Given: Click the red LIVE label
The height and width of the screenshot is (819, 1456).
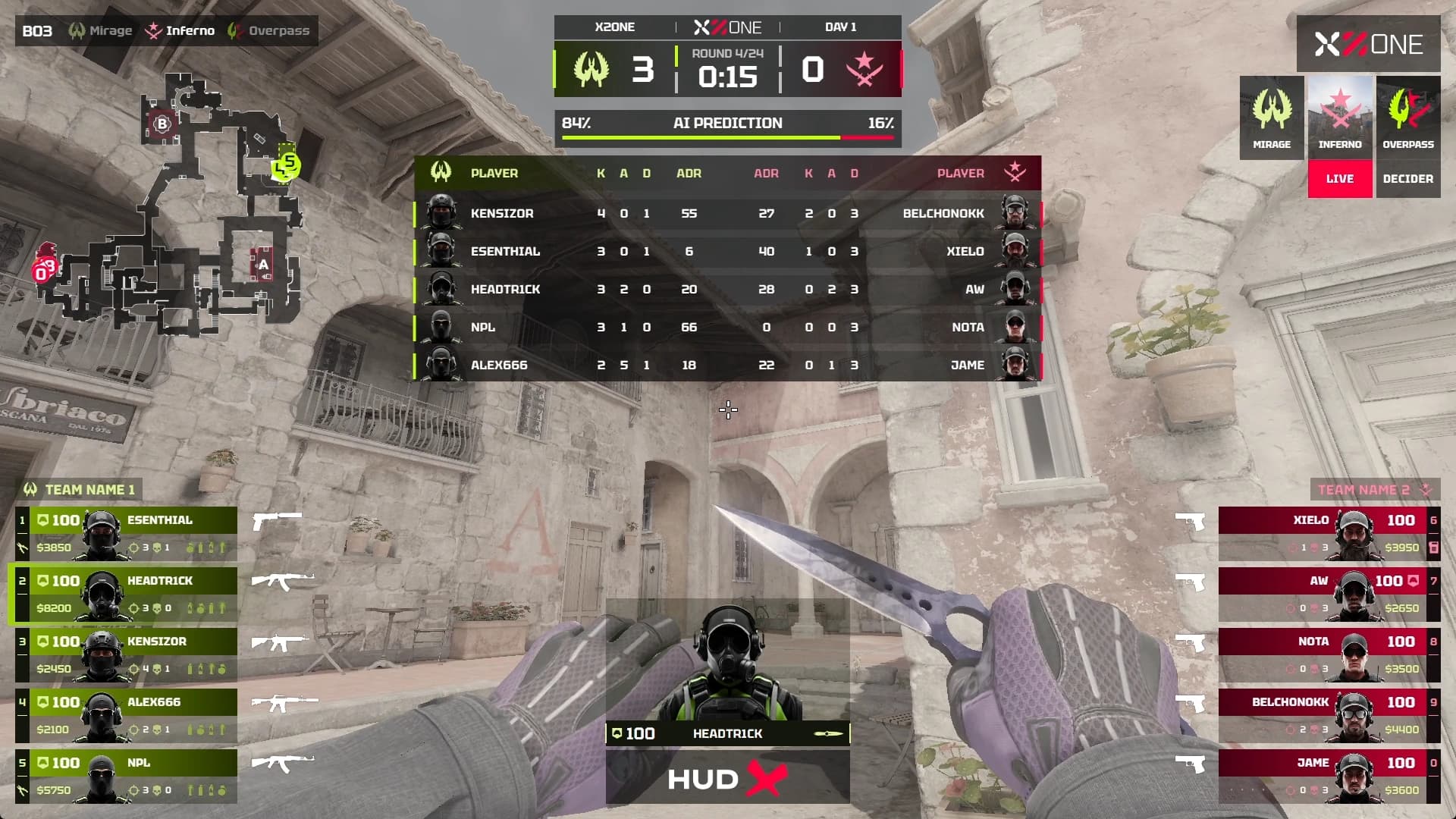Looking at the screenshot, I should [1340, 179].
